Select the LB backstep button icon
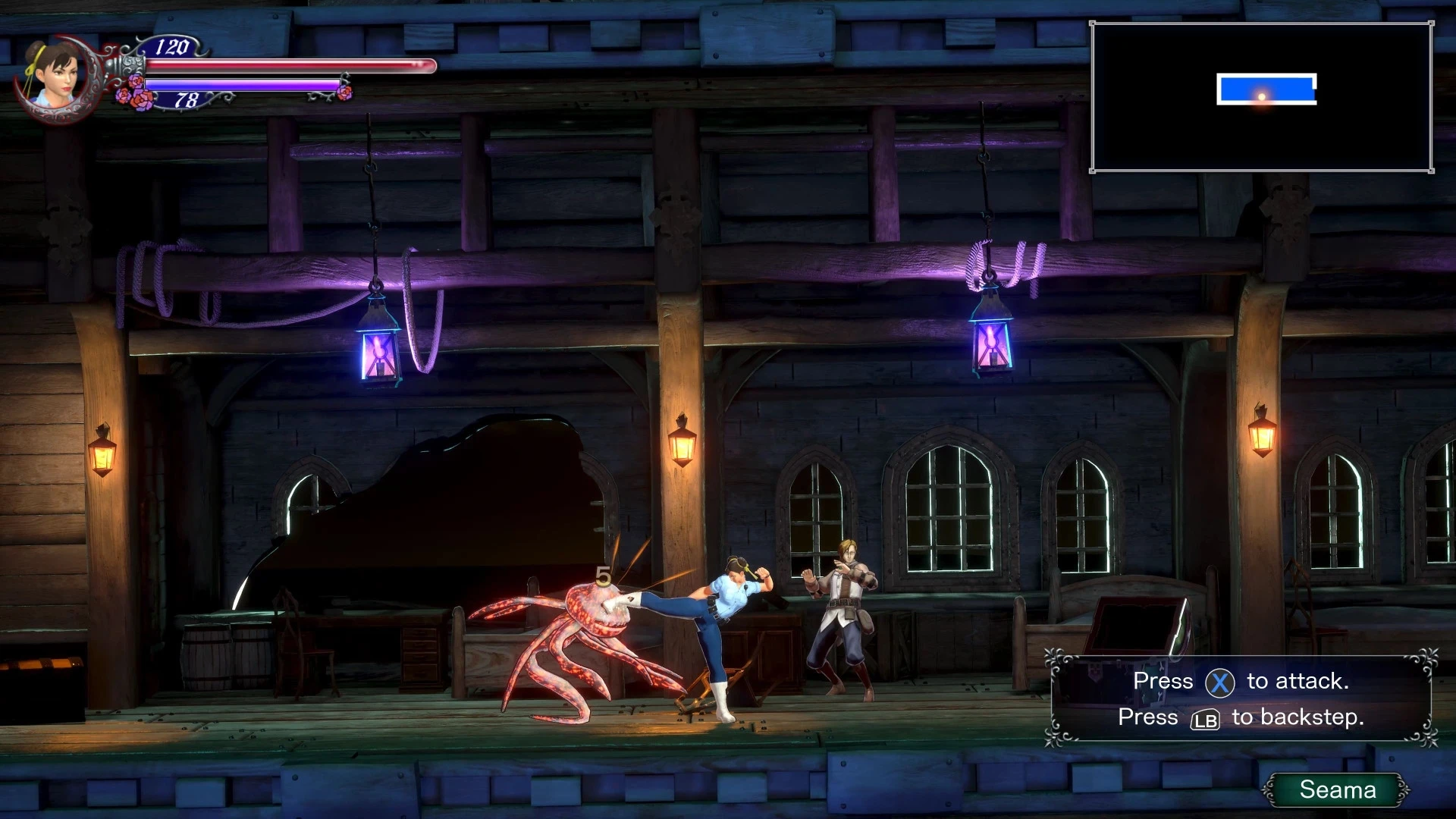1456x819 pixels. pos(1204,719)
